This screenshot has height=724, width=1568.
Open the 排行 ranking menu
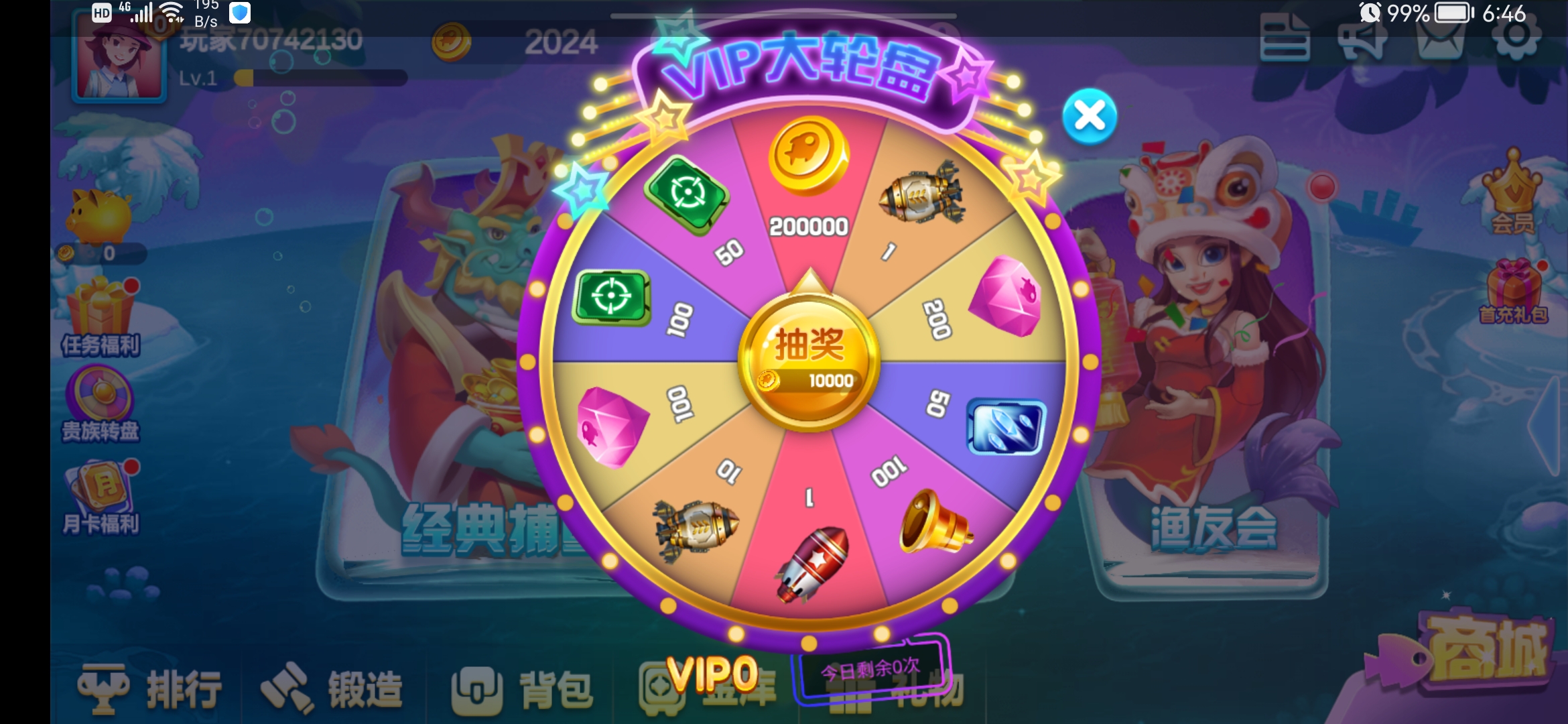pos(151,688)
